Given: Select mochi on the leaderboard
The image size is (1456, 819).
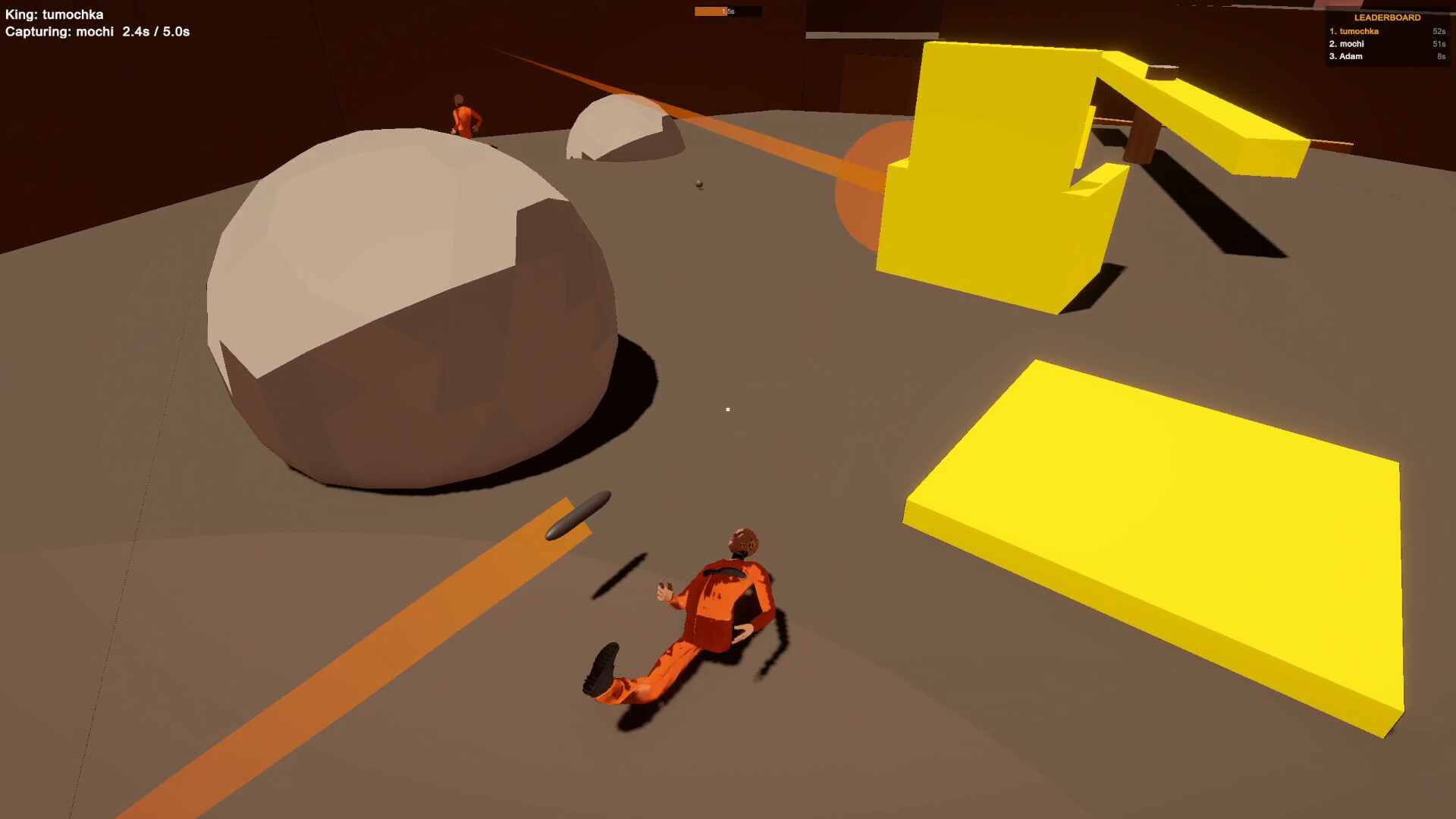Looking at the screenshot, I should 1350,44.
